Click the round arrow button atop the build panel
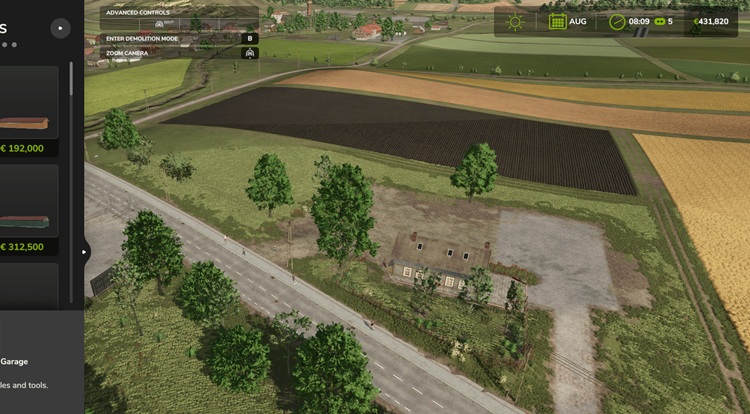Image resolution: width=750 pixels, height=414 pixels. [x=60, y=29]
